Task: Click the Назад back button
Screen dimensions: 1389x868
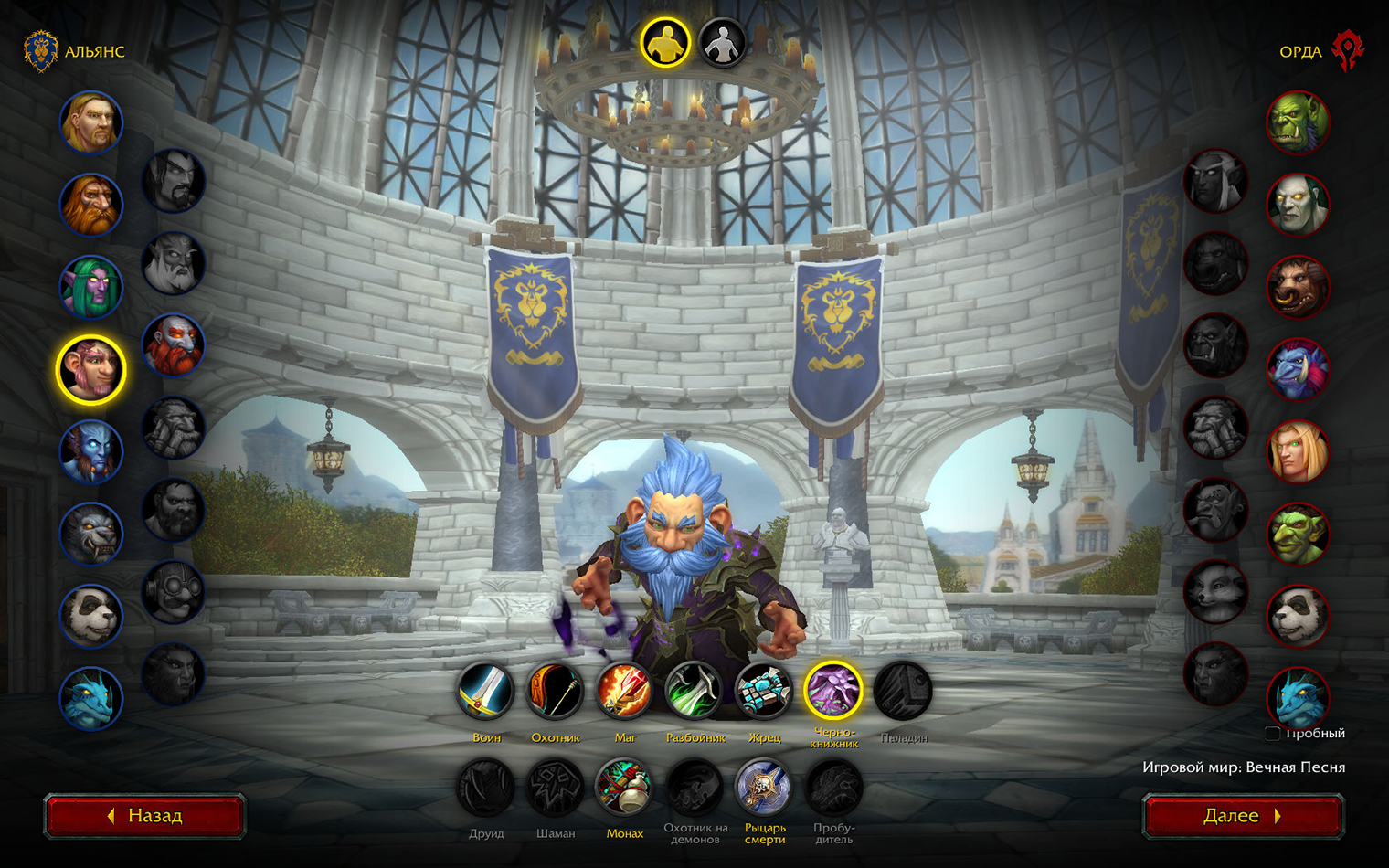Action: tap(144, 815)
